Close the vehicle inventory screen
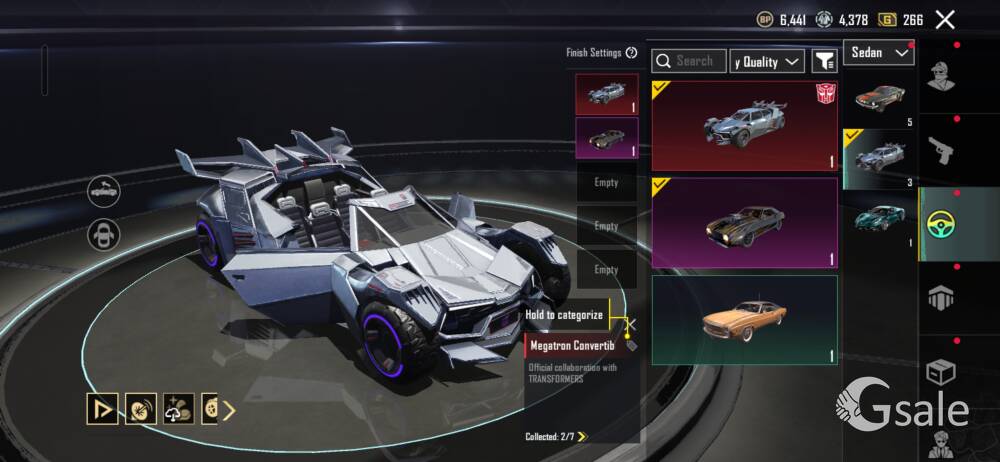The image size is (1000, 462). pyautogui.click(x=945, y=19)
